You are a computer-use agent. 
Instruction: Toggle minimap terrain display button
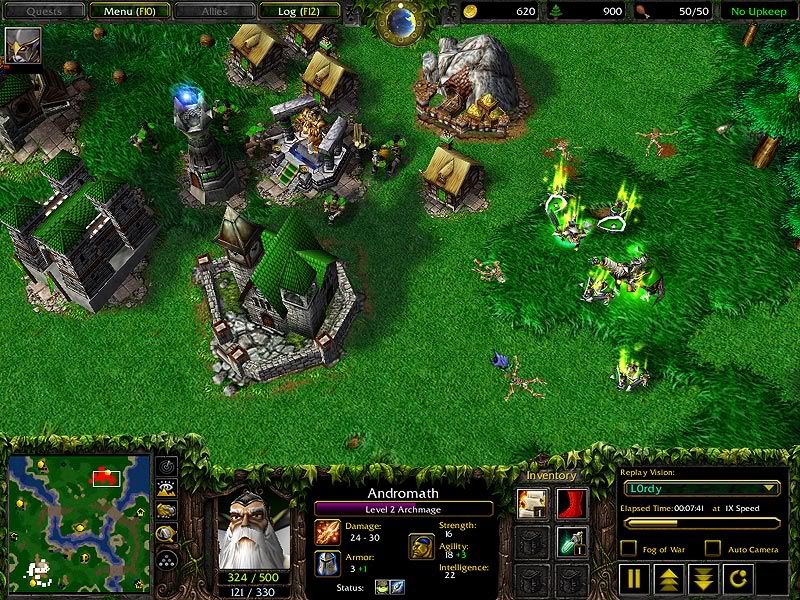[x=167, y=488]
